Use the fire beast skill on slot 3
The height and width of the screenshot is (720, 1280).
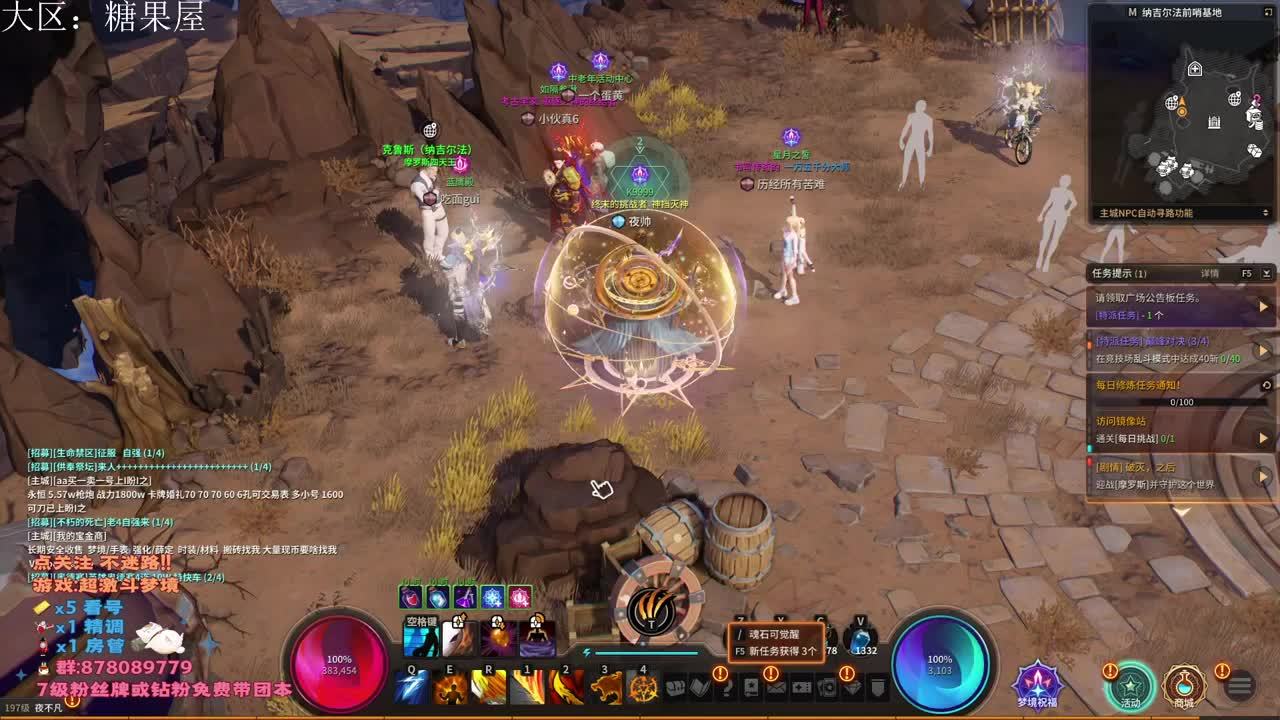coord(605,688)
